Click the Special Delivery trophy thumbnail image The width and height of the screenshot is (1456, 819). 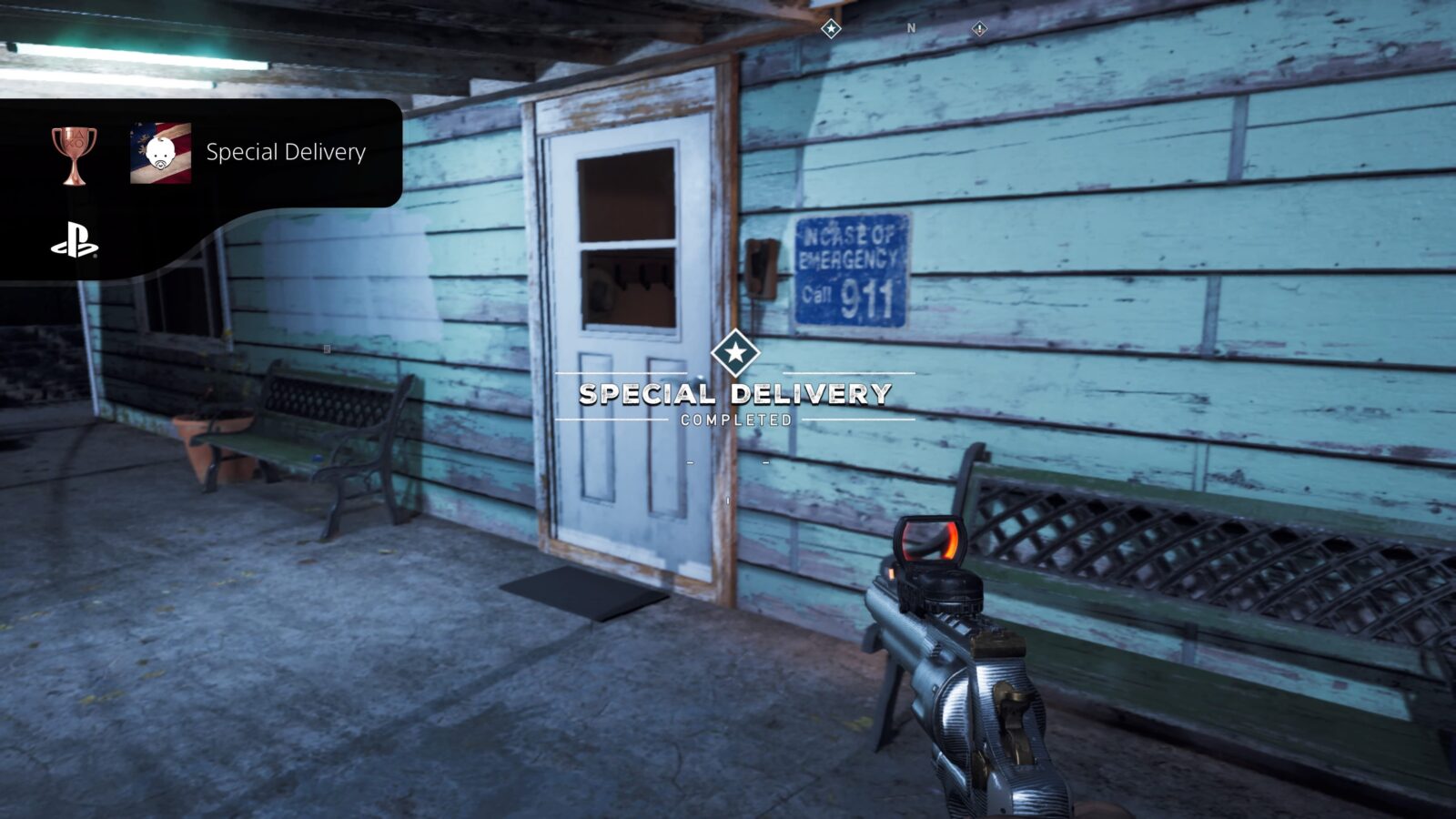tap(161, 153)
